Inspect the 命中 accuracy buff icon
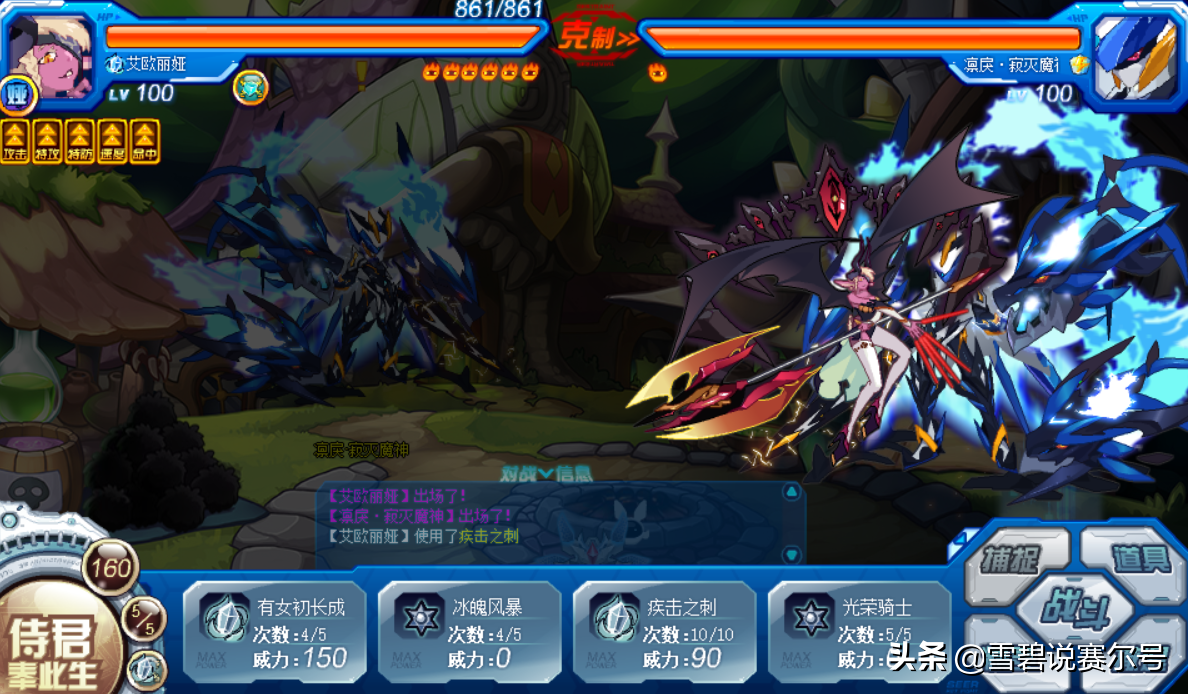 coord(145,141)
